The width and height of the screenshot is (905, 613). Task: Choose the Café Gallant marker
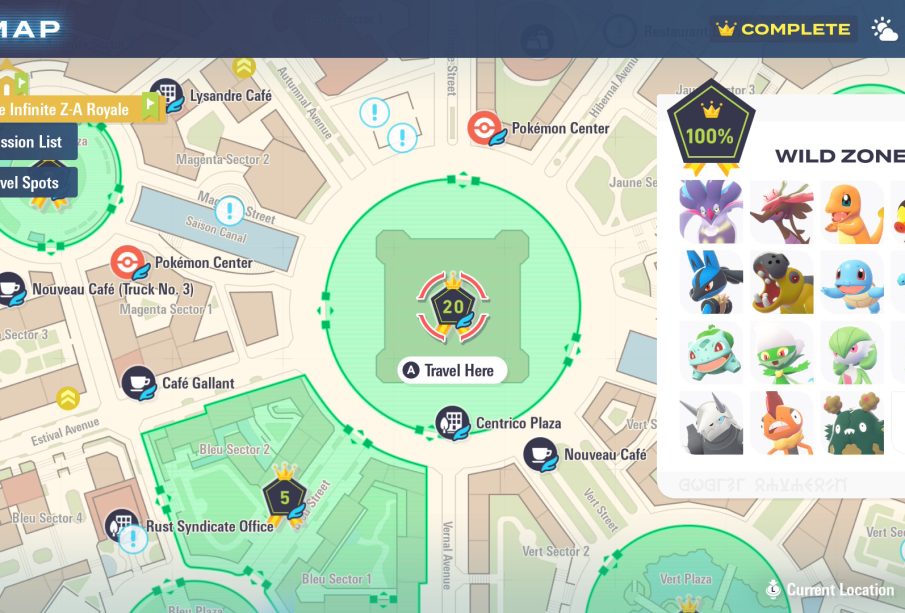point(139,383)
